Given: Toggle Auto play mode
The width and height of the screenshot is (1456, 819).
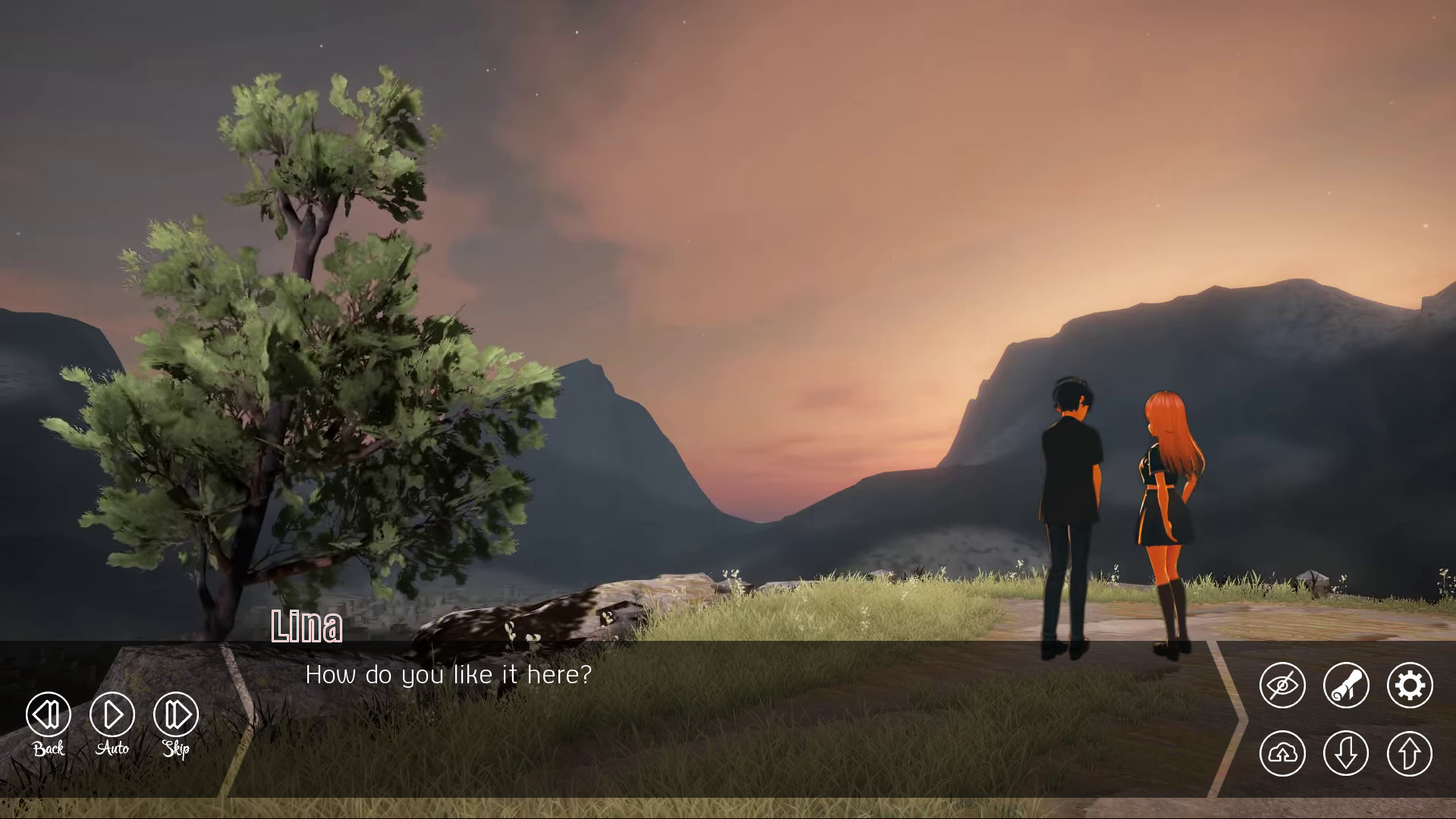Looking at the screenshot, I should [111, 714].
